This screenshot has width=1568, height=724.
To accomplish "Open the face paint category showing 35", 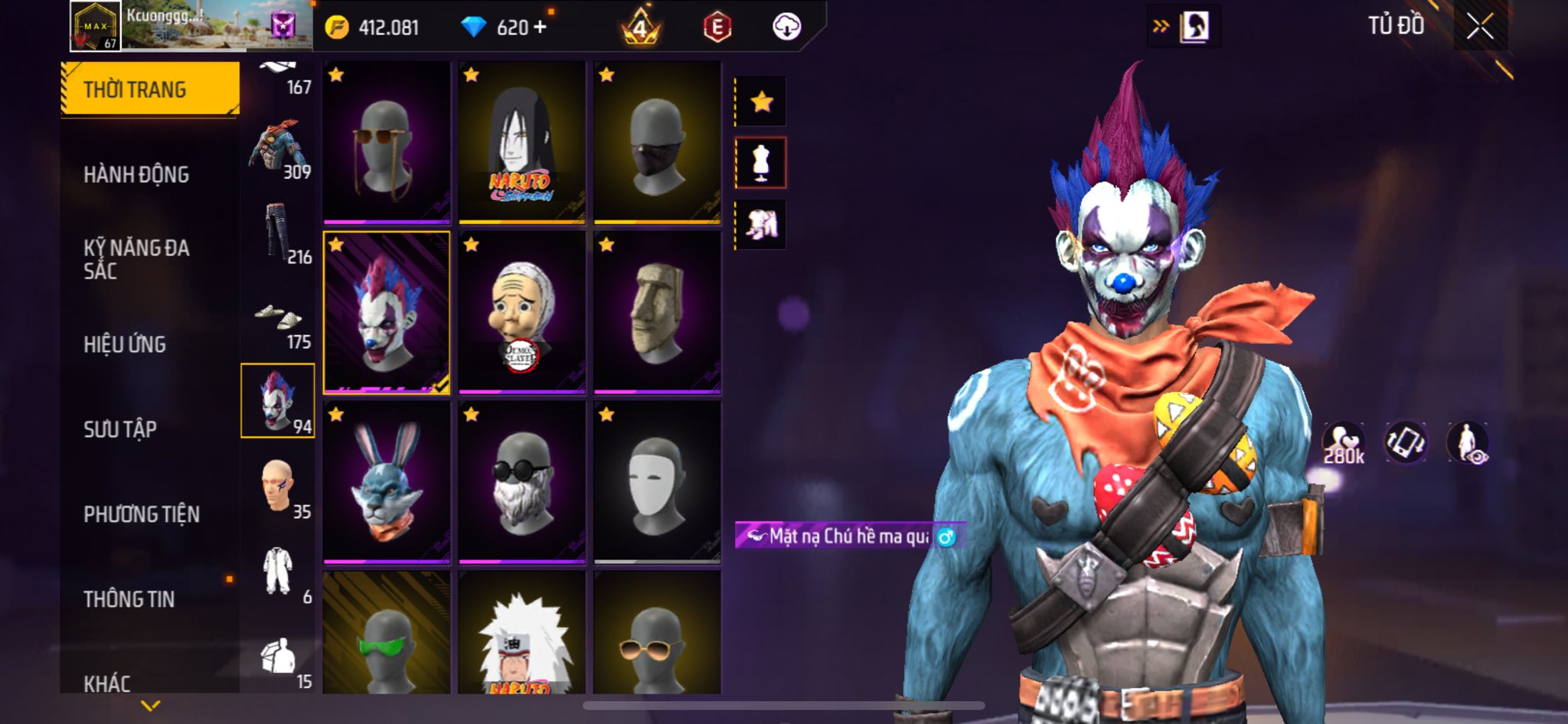I will click(279, 488).
